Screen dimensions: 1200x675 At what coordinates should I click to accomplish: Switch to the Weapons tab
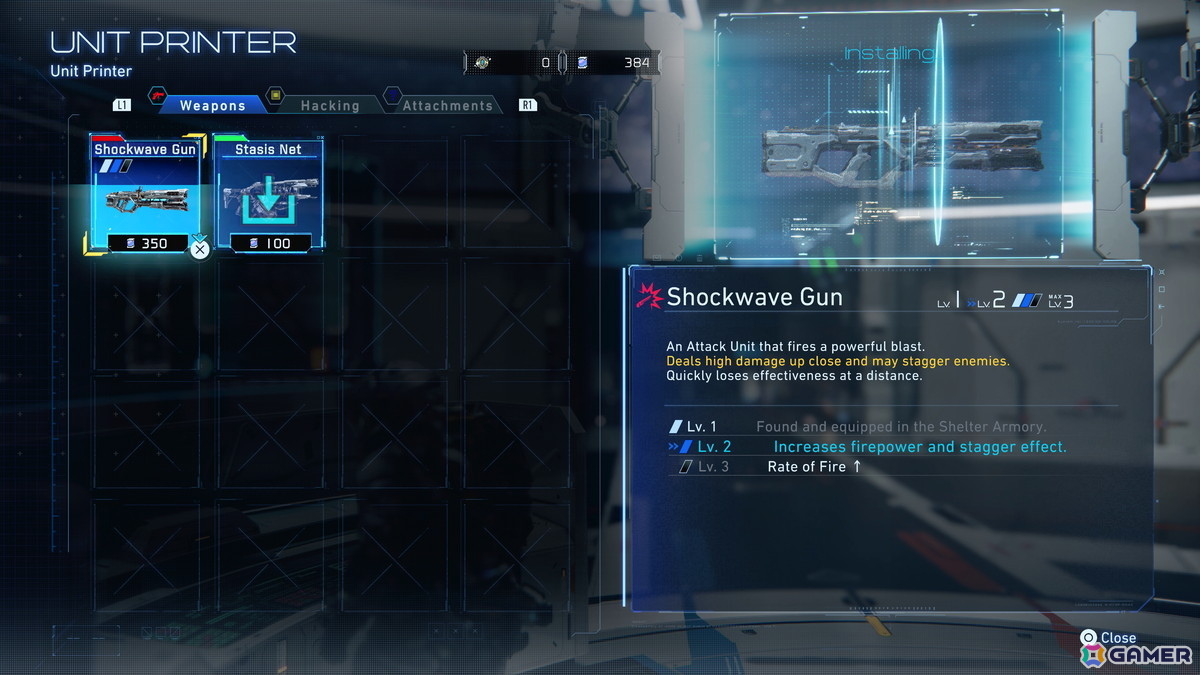pyautogui.click(x=211, y=105)
